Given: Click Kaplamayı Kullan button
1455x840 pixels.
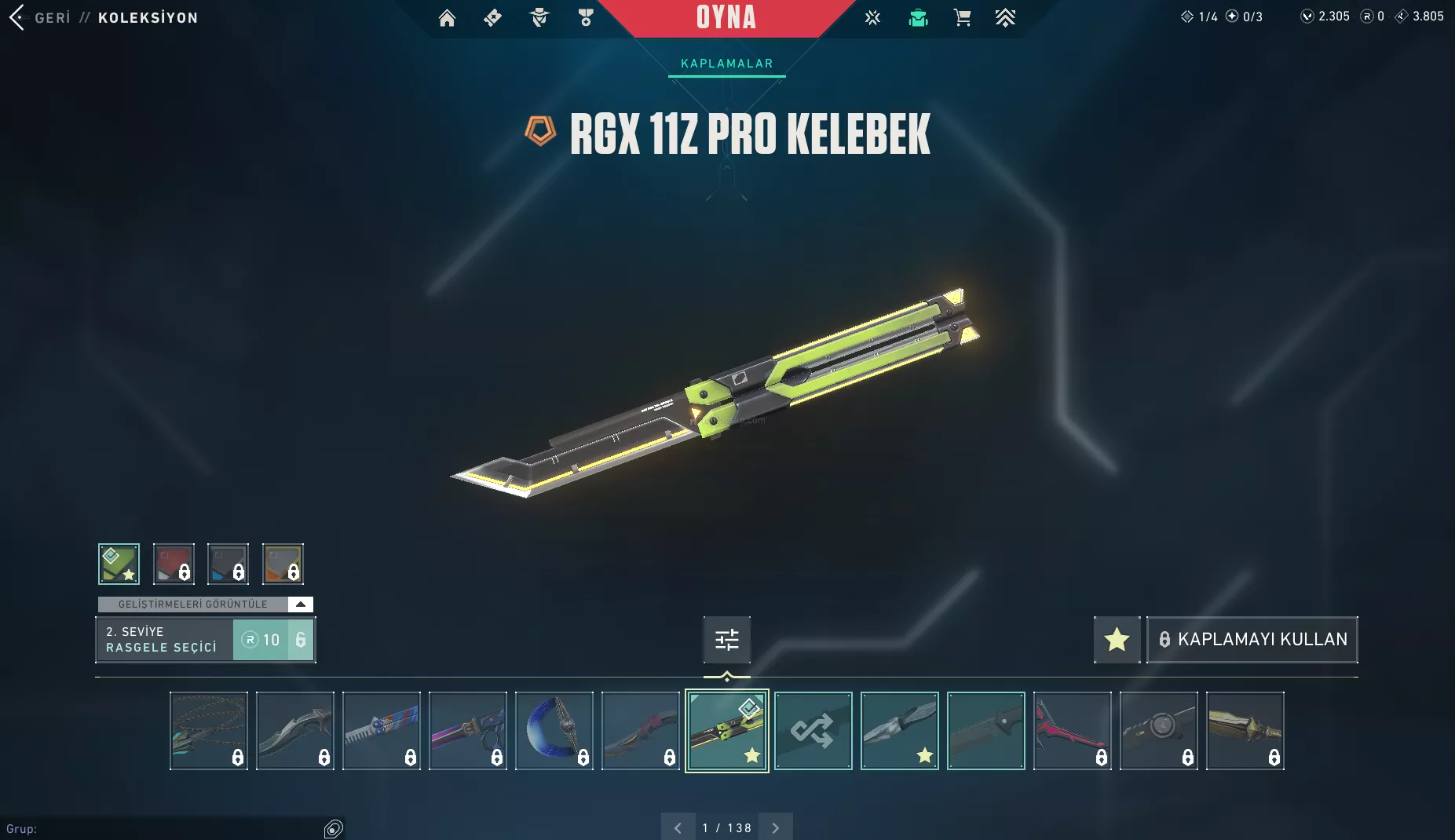Looking at the screenshot, I should pos(1252,640).
